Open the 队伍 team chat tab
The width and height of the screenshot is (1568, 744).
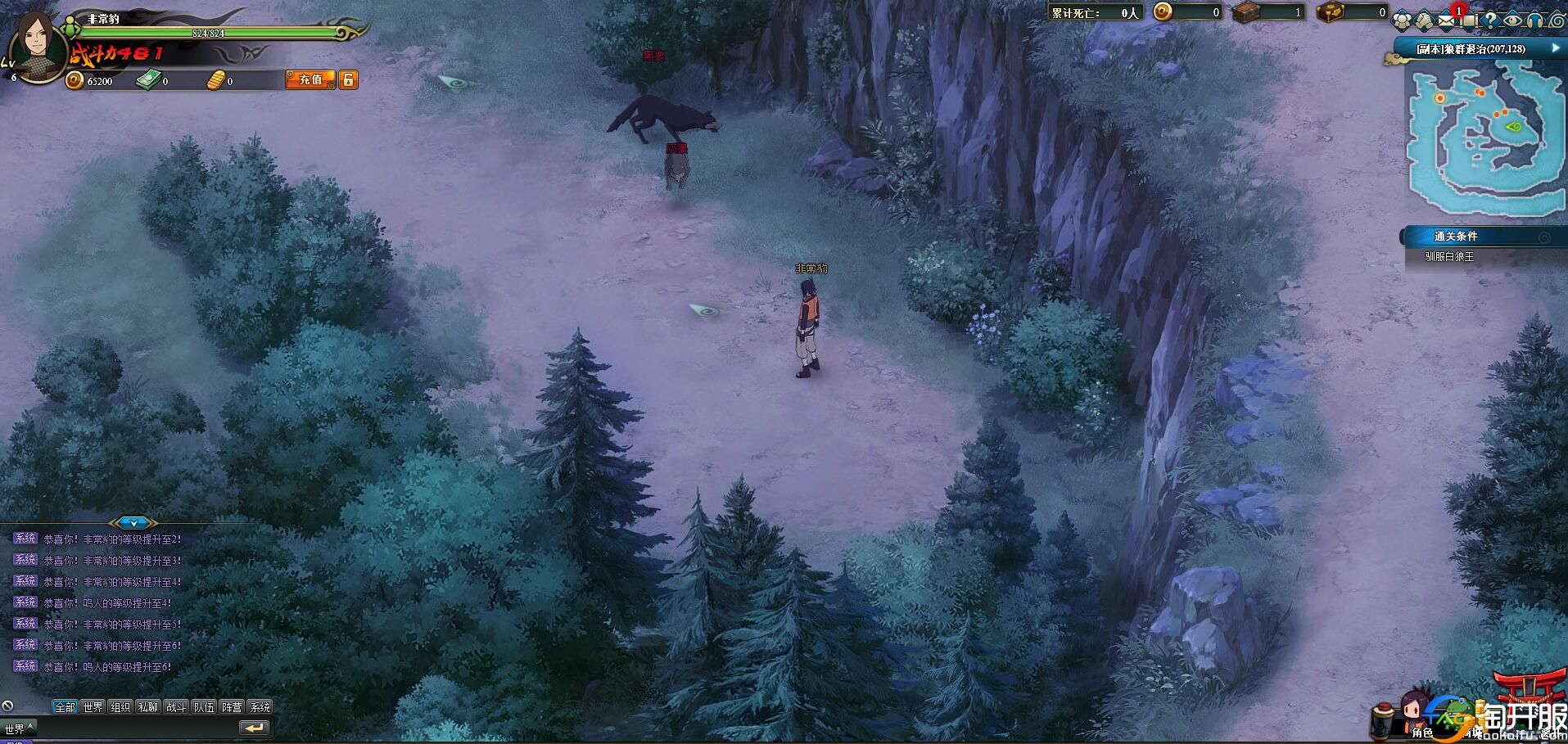click(x=204, y=707)
